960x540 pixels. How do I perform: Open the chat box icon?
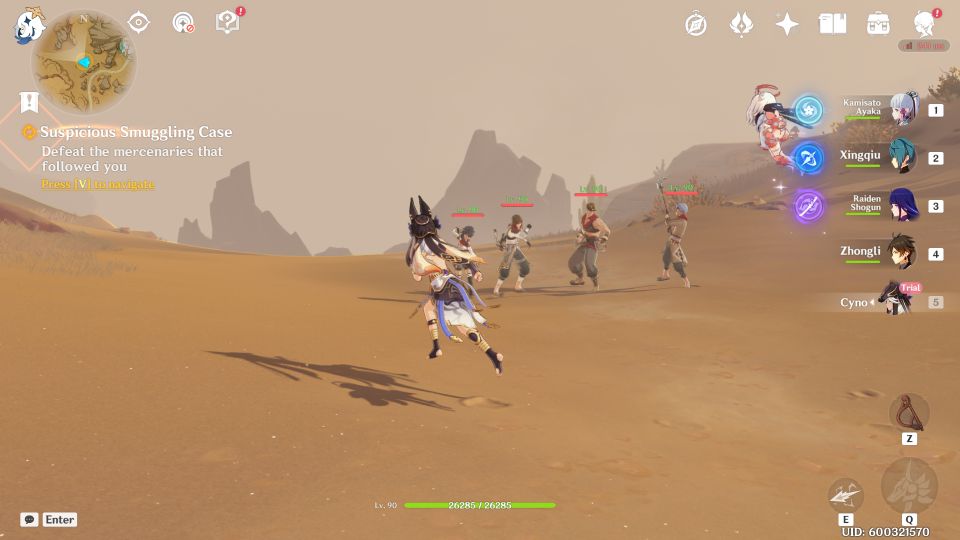click(30, 520)
